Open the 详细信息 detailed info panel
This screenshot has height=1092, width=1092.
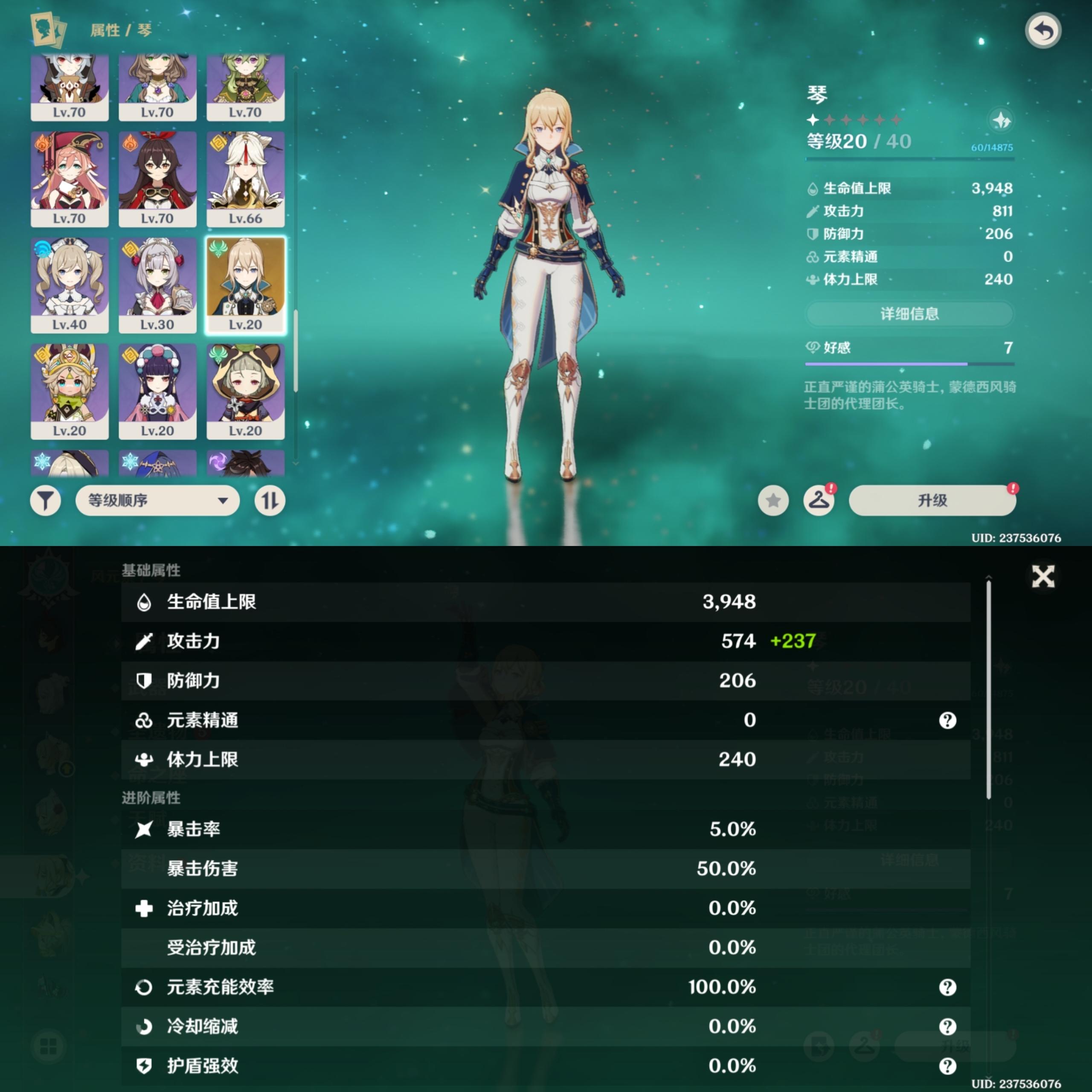[x=909, y=313]
